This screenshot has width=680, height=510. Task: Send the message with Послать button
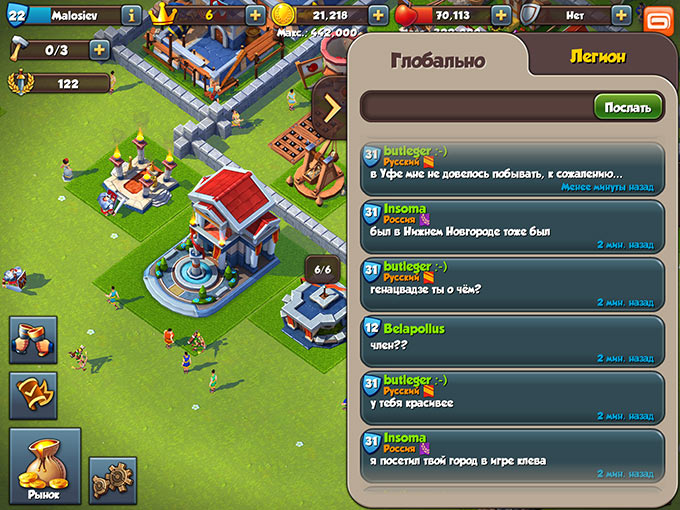tap(628, 107)
